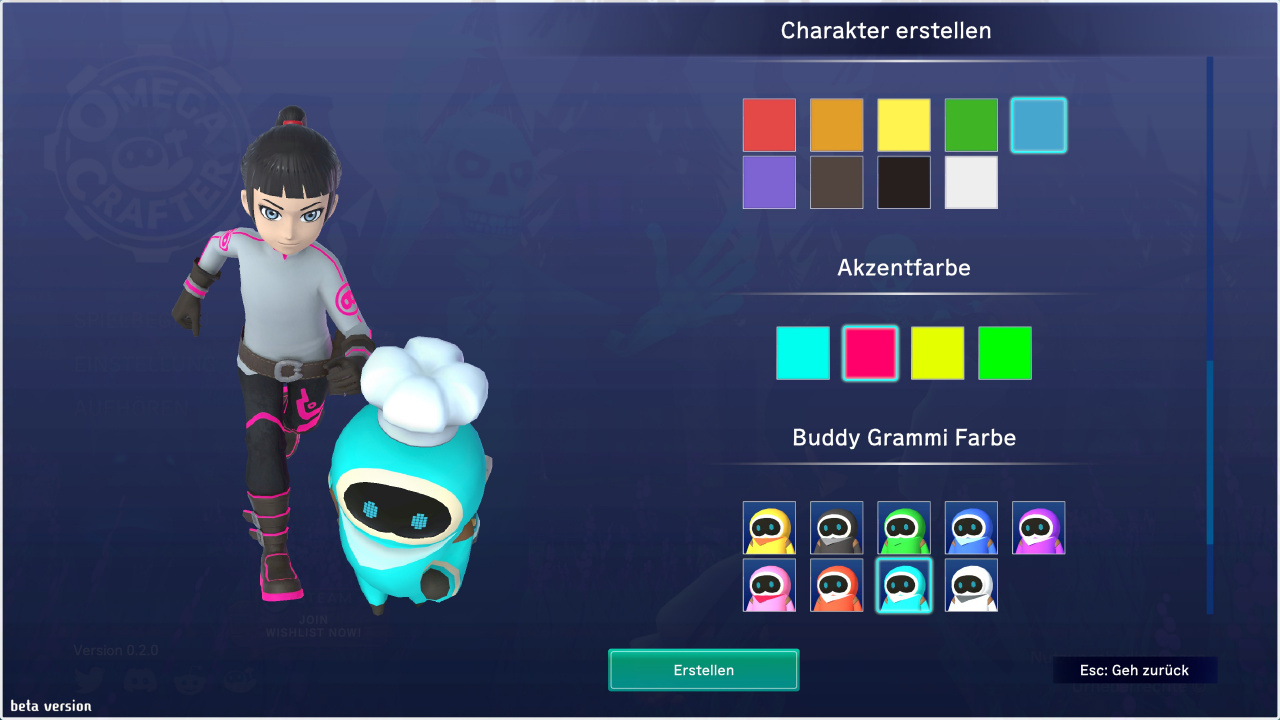Choose the neon green accent color
This screenshot has width=1280, height=720.
click(x=1005, y=353)
